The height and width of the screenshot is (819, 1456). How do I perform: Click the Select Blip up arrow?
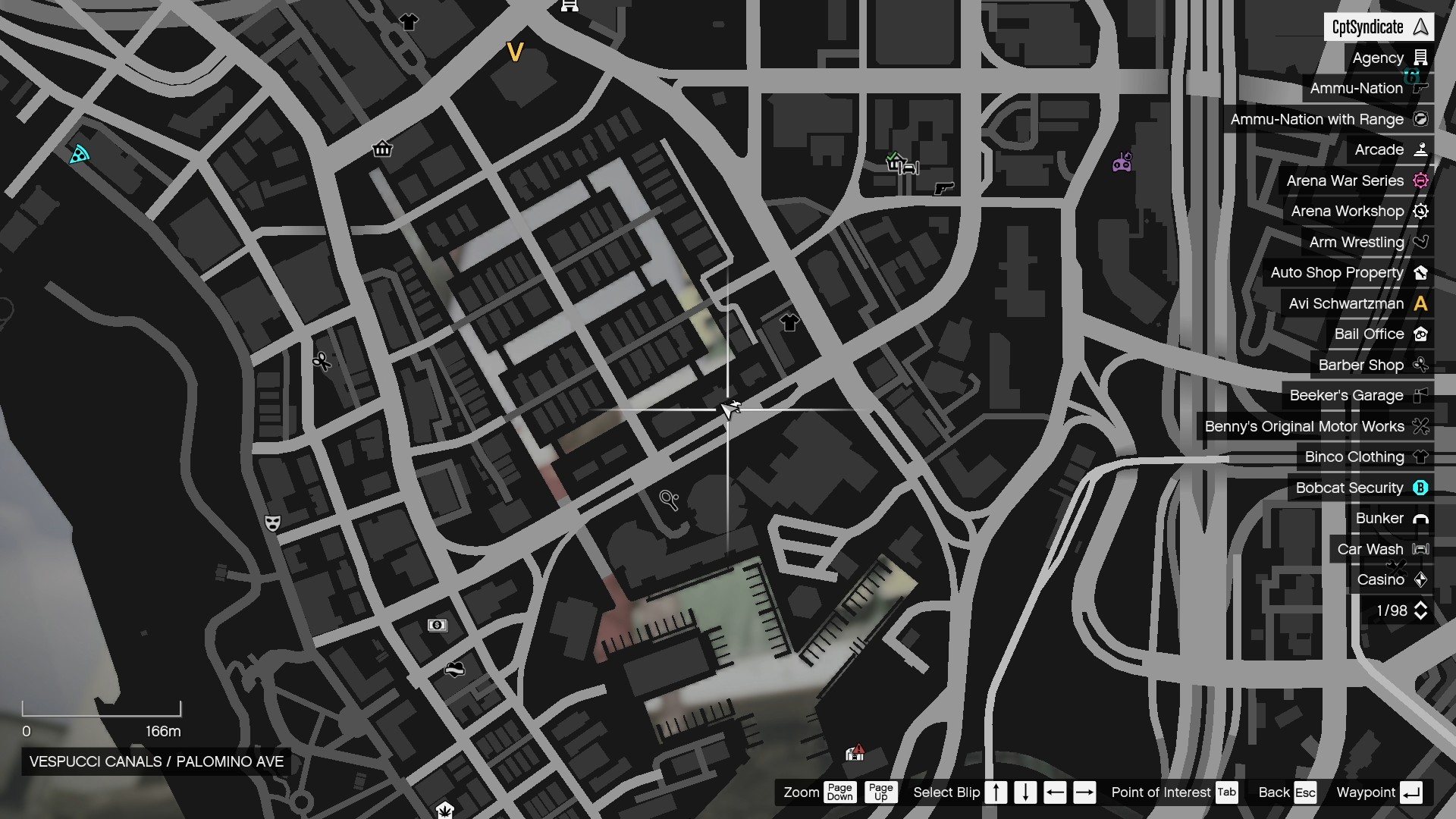(996, 792)
